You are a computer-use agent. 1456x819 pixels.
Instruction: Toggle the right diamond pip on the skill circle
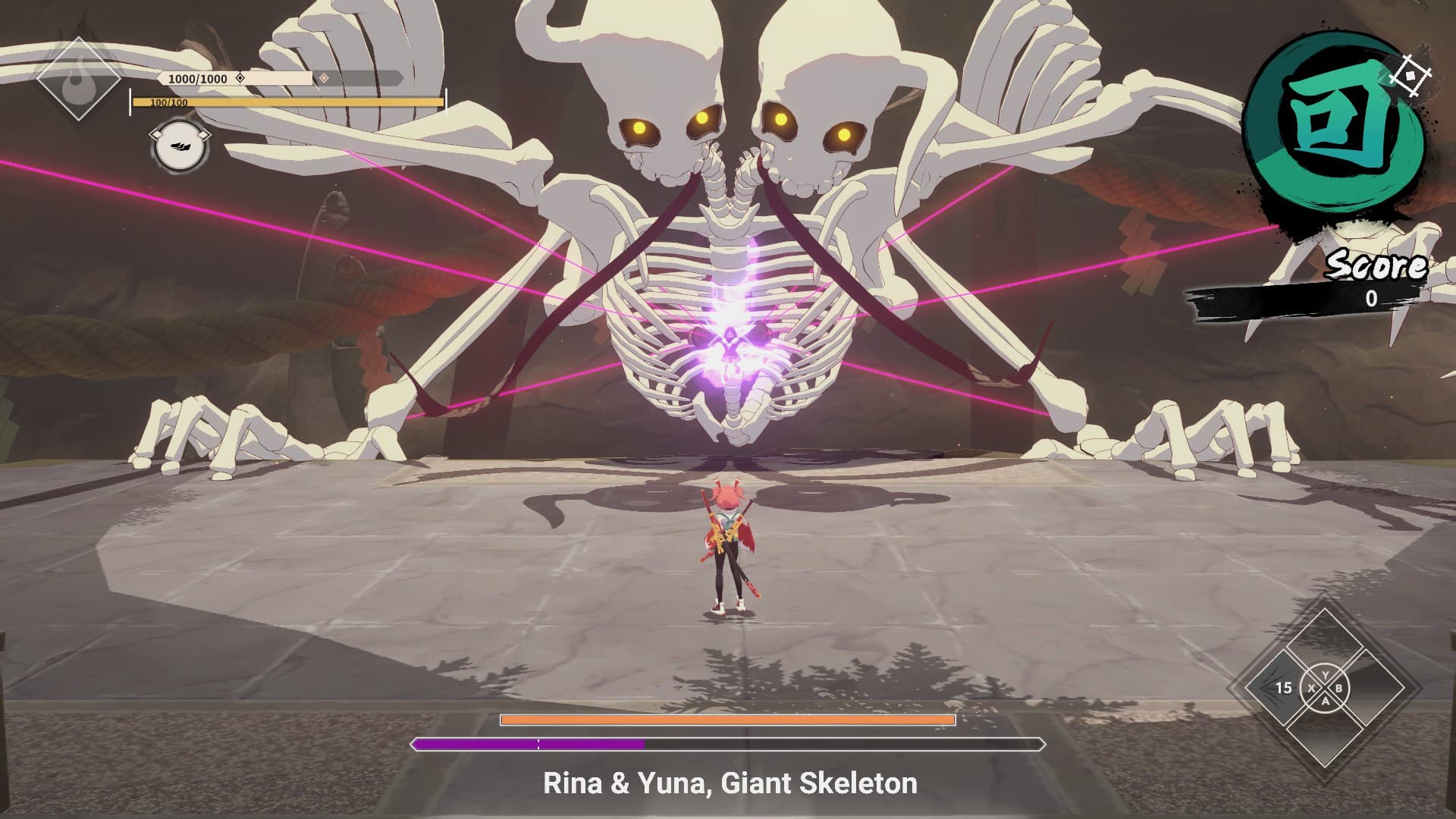pyautogui.click(x=203, y=134)
